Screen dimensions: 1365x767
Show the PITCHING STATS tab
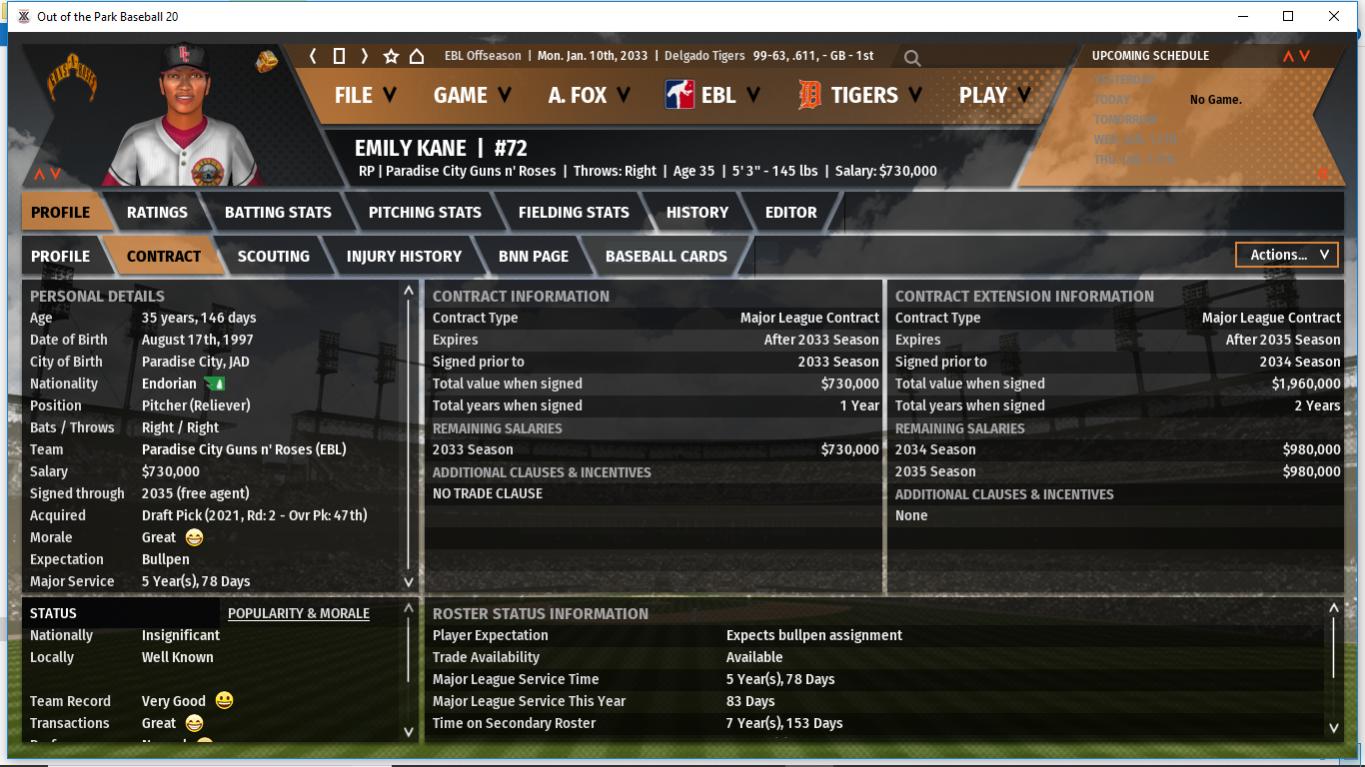[x=425, y=212]
